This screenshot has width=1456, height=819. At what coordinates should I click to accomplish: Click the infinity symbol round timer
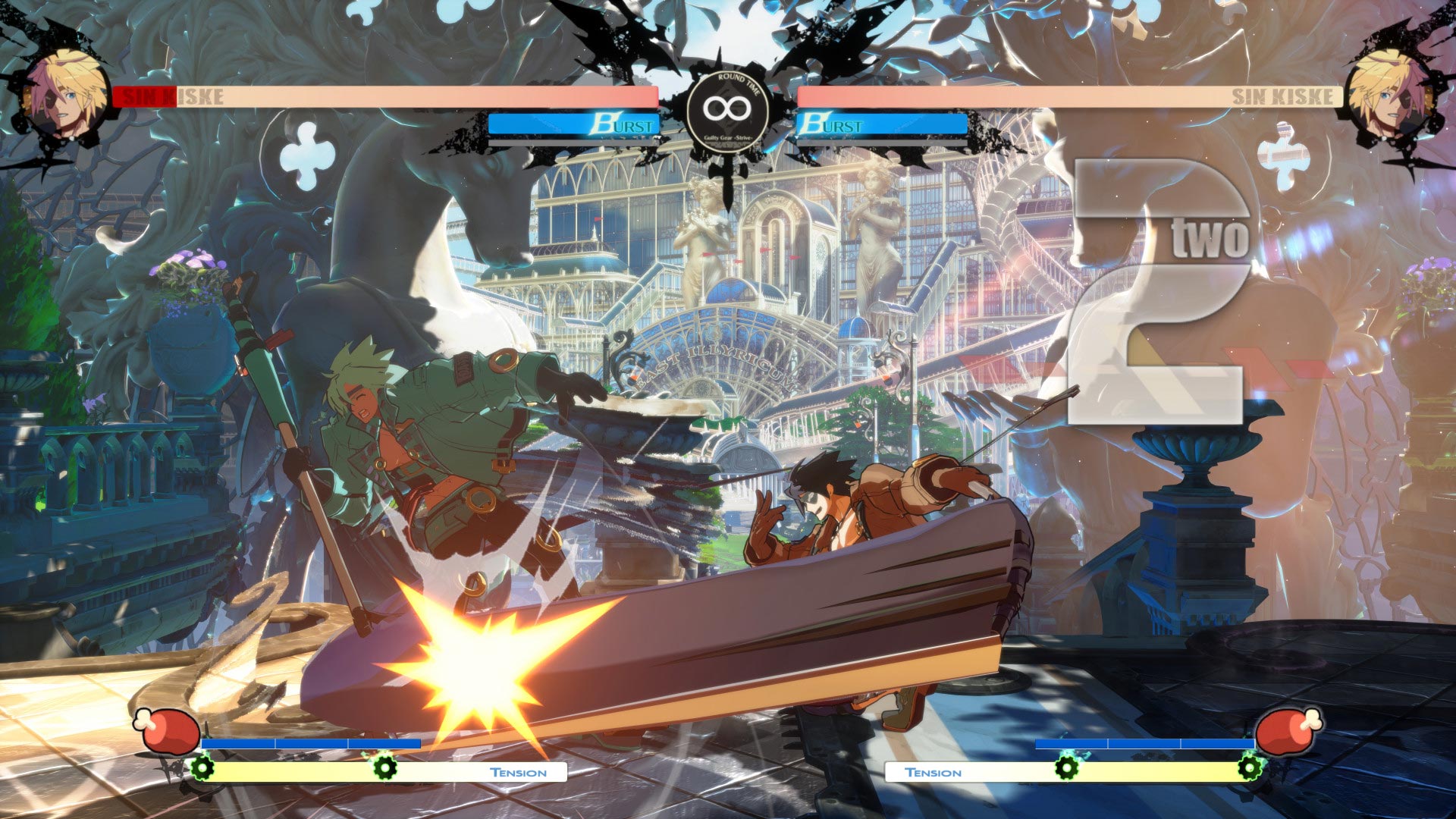pos(728,108)
